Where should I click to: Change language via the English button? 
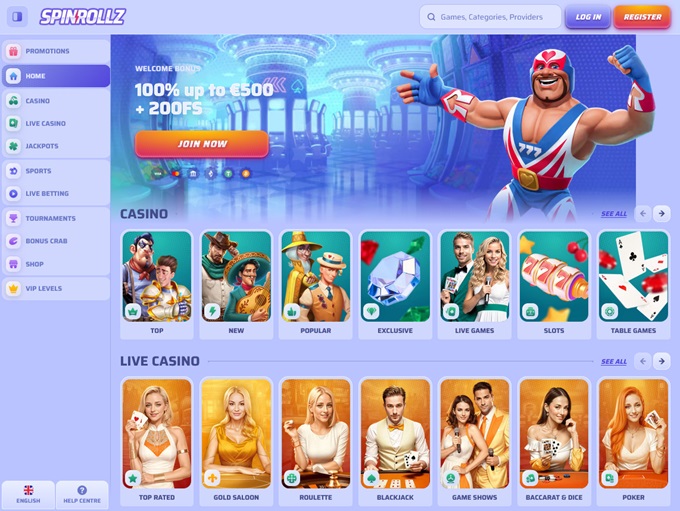pos(28,495)
